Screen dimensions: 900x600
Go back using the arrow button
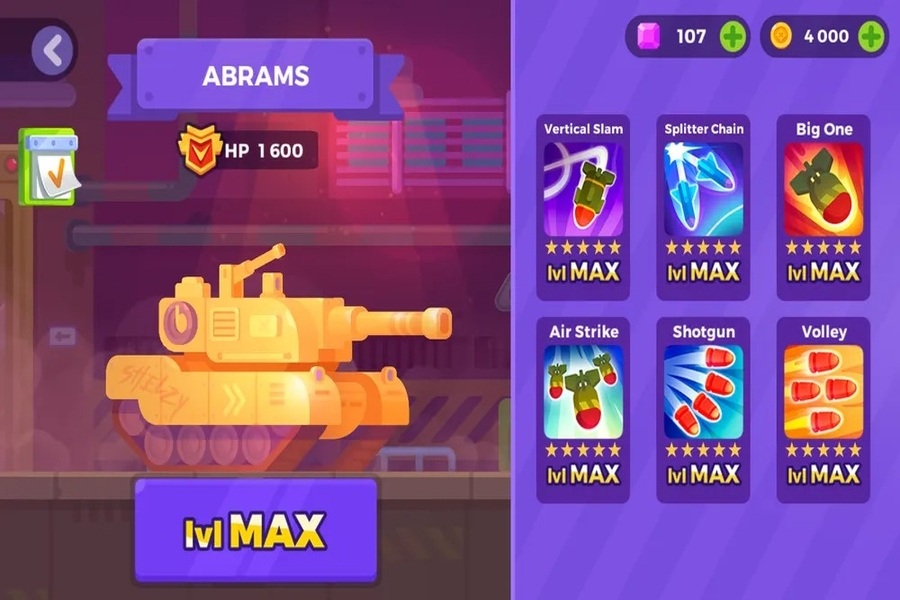(53, 50)
